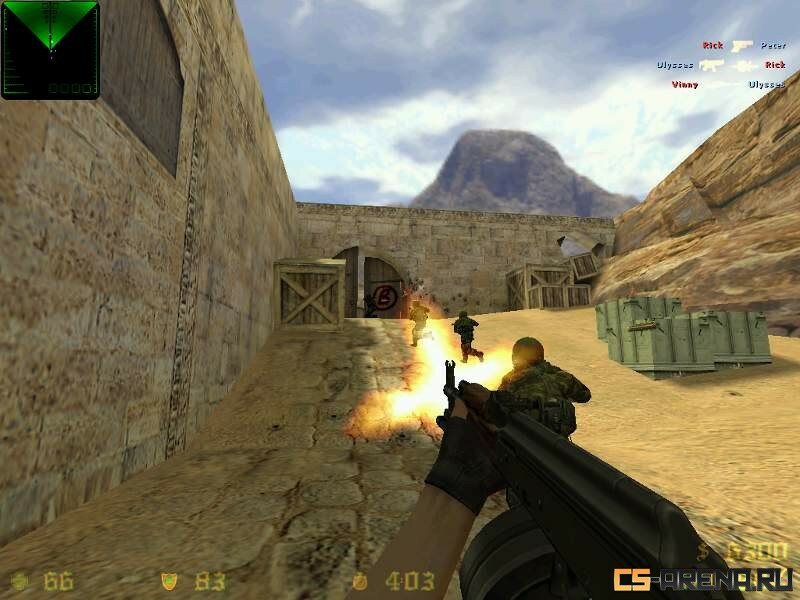Select the Vinny killed Ulysses feed entry

tap(727, 85)
